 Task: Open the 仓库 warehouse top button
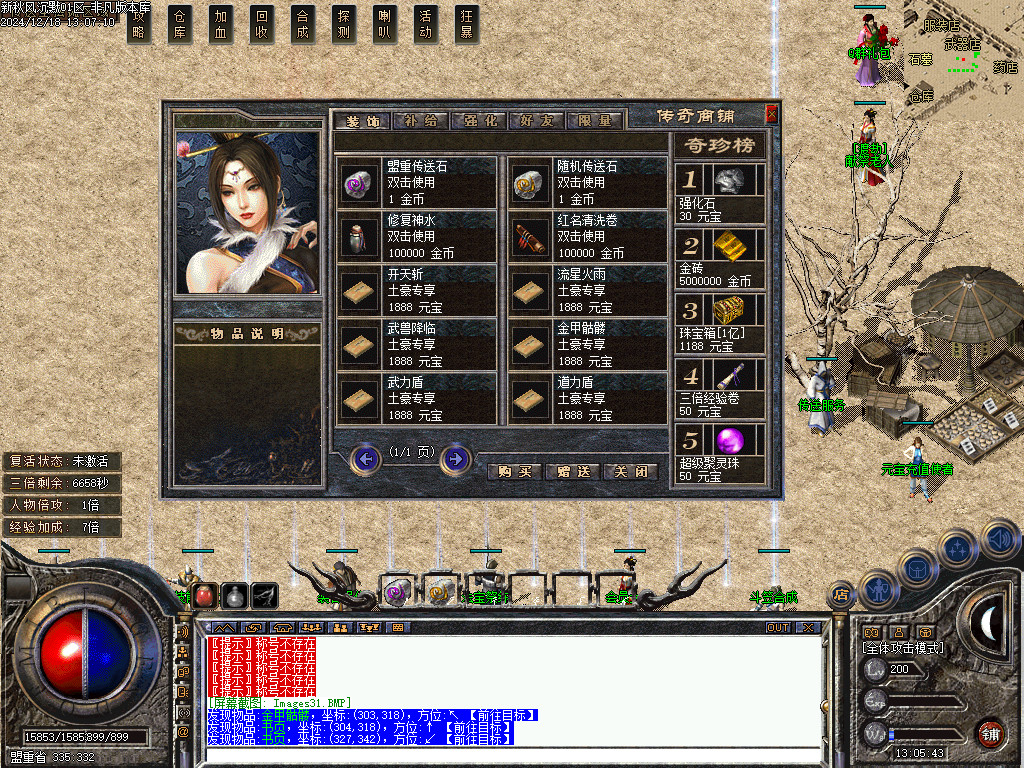[x=180, y=25]
